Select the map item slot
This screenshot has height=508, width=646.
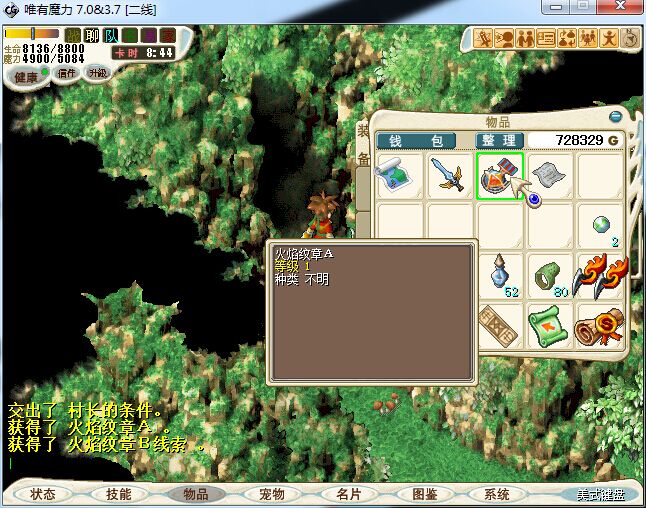(x=400, y=176)
